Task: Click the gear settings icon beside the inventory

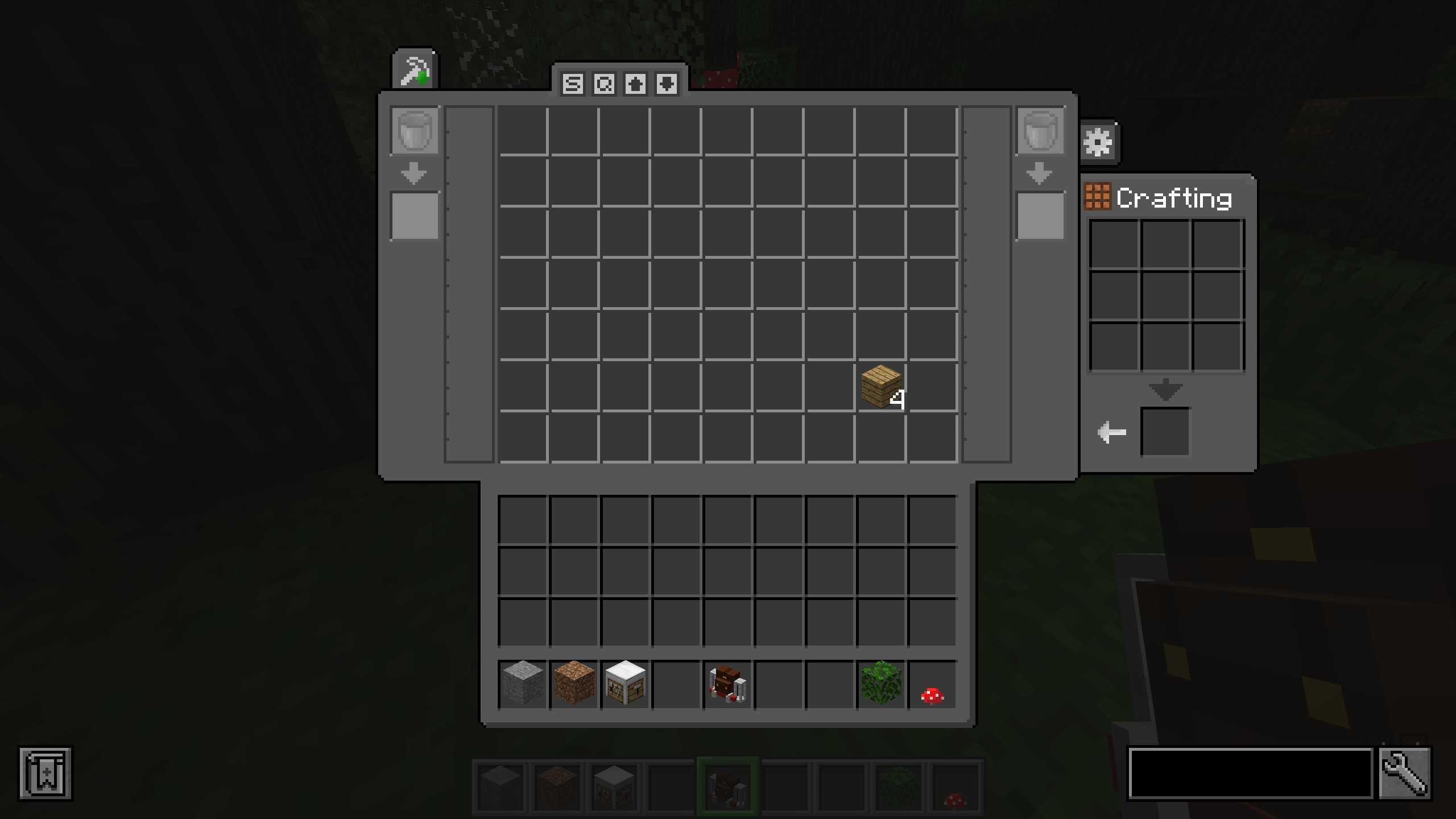Action: [x=1099, y=141]
